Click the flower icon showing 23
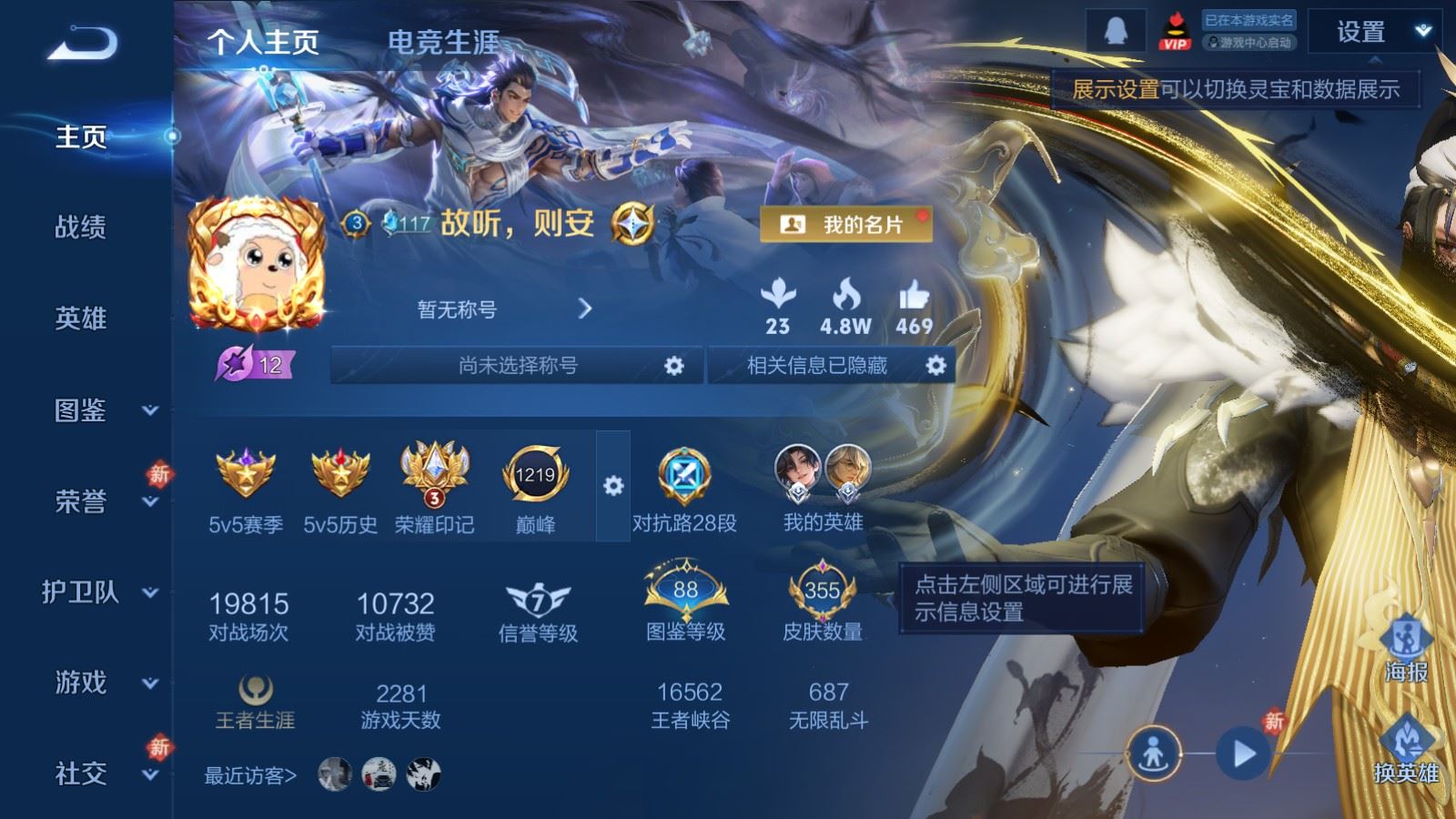Screen dimensions: 1456x819 coord(778,296)
